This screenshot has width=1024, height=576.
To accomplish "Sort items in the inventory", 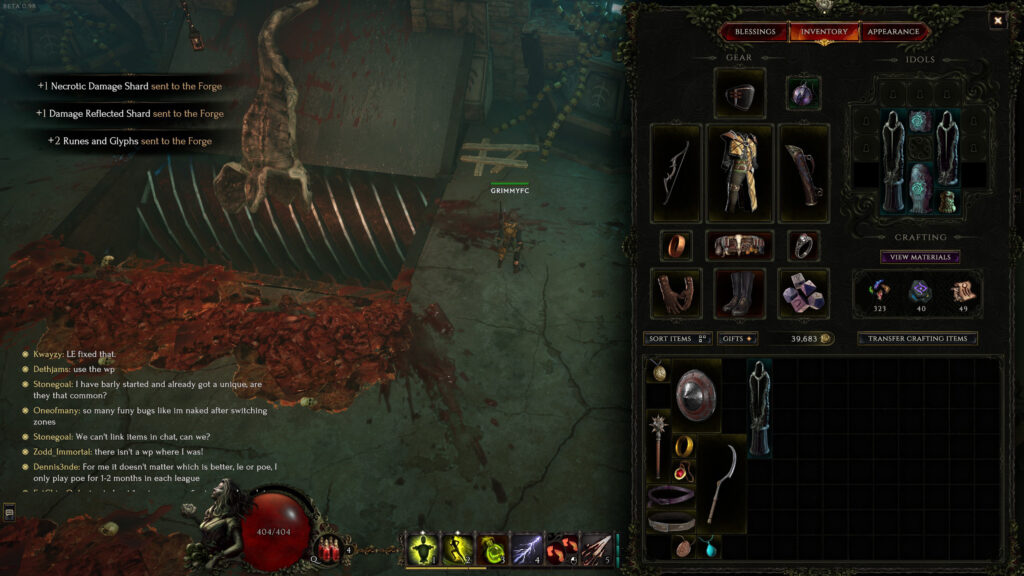I will [678, 339].
